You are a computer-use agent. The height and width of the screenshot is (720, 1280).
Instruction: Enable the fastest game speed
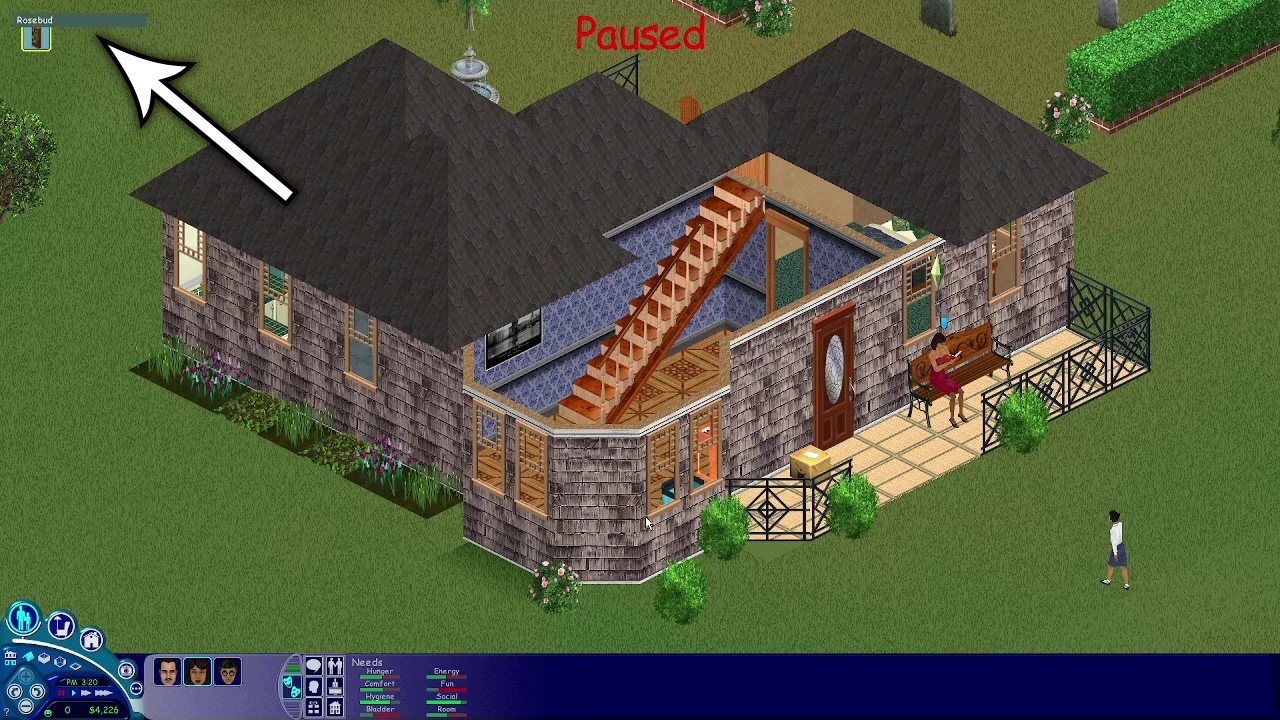[x=103, y=692]
